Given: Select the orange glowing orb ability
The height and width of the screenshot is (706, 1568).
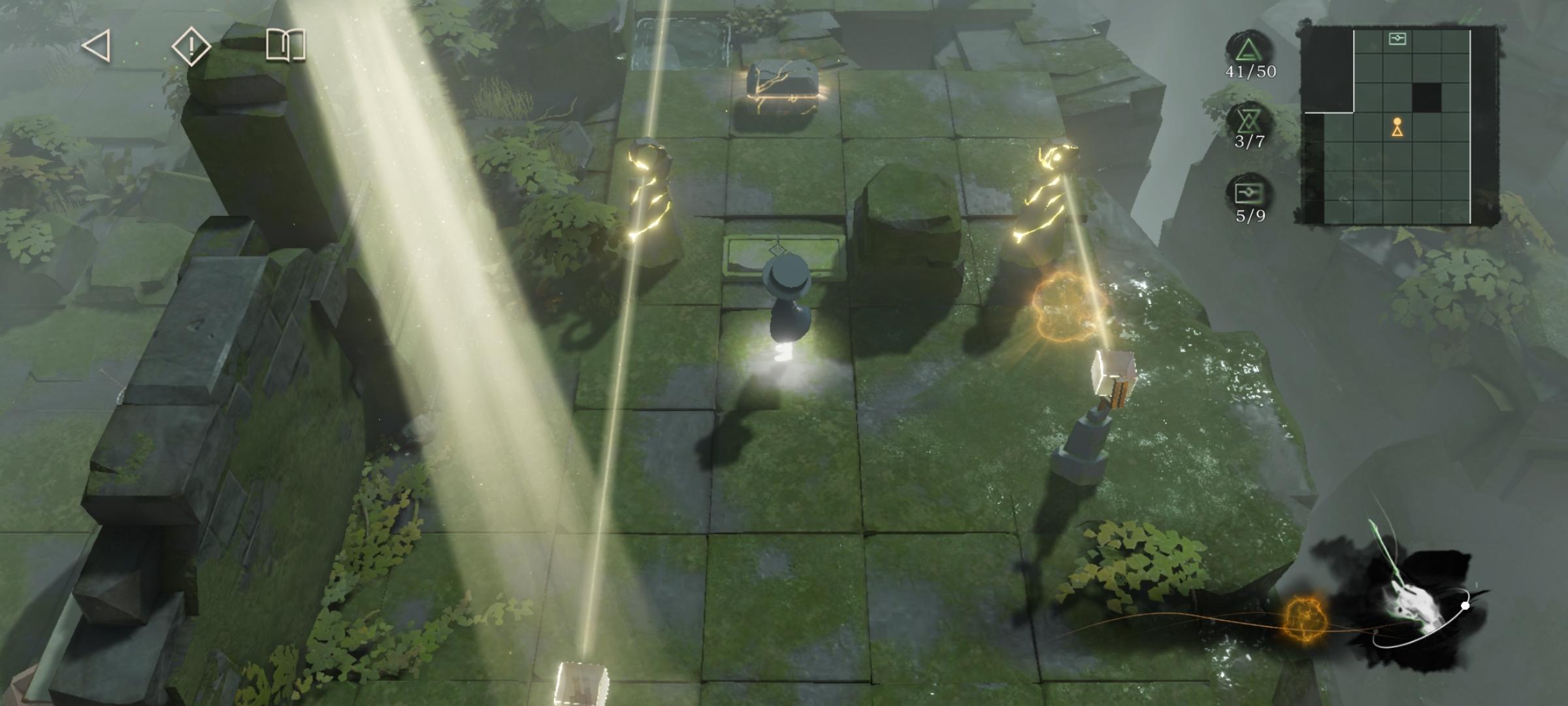Looking at the screenshot, I should (1305, 618).
